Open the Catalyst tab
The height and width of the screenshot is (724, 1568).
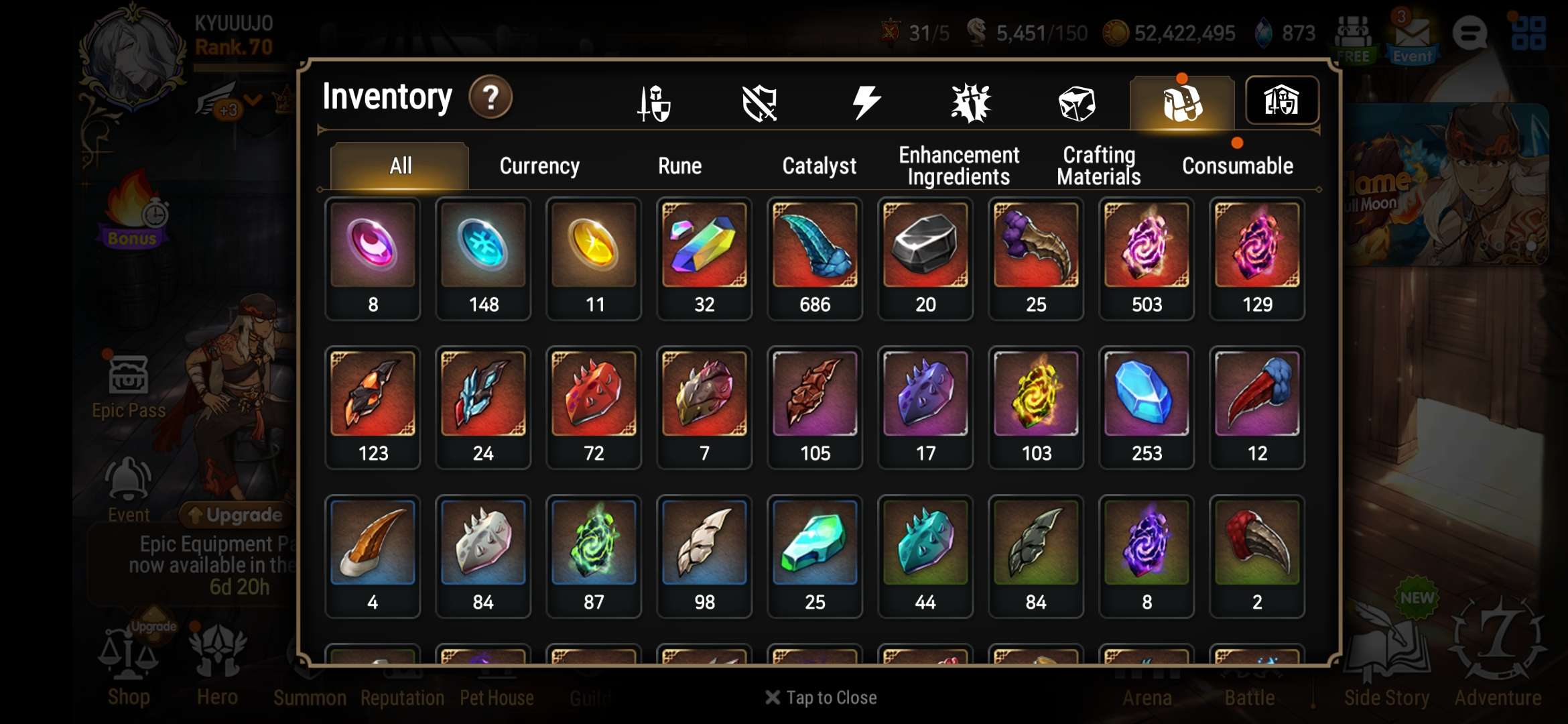[819, 166]
